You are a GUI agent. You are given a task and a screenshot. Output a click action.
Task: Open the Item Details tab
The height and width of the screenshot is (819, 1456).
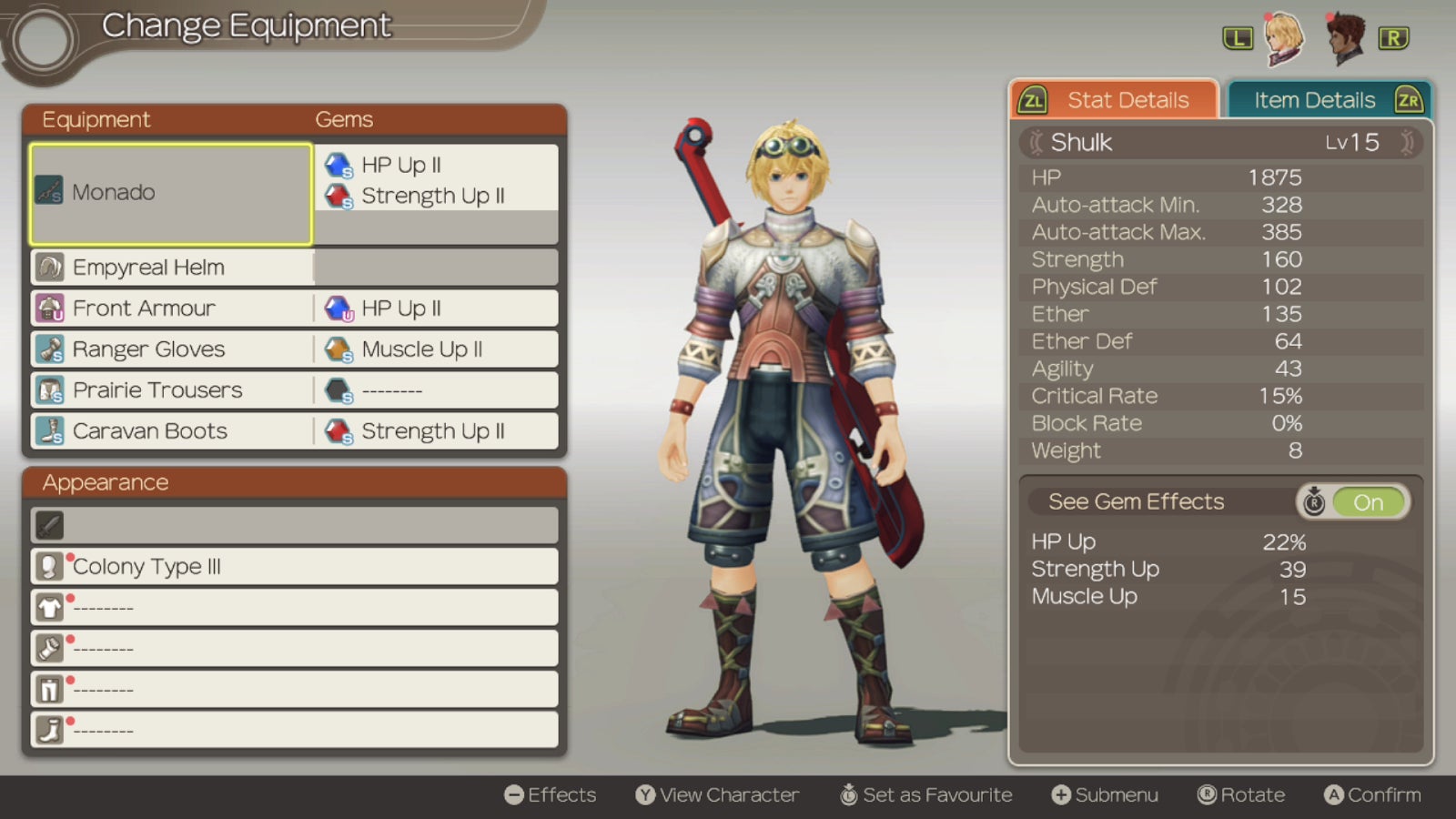1329,100
